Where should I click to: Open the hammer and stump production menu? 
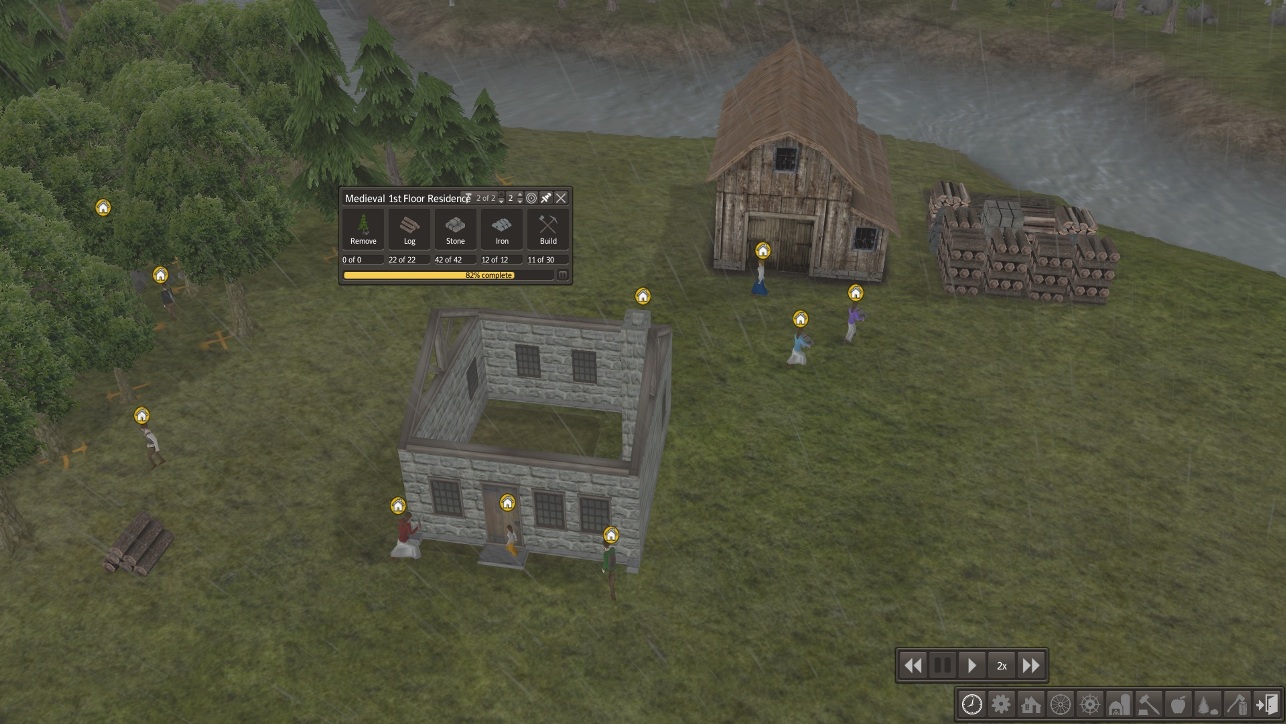pyautogui.click(x=1149, y=704)
